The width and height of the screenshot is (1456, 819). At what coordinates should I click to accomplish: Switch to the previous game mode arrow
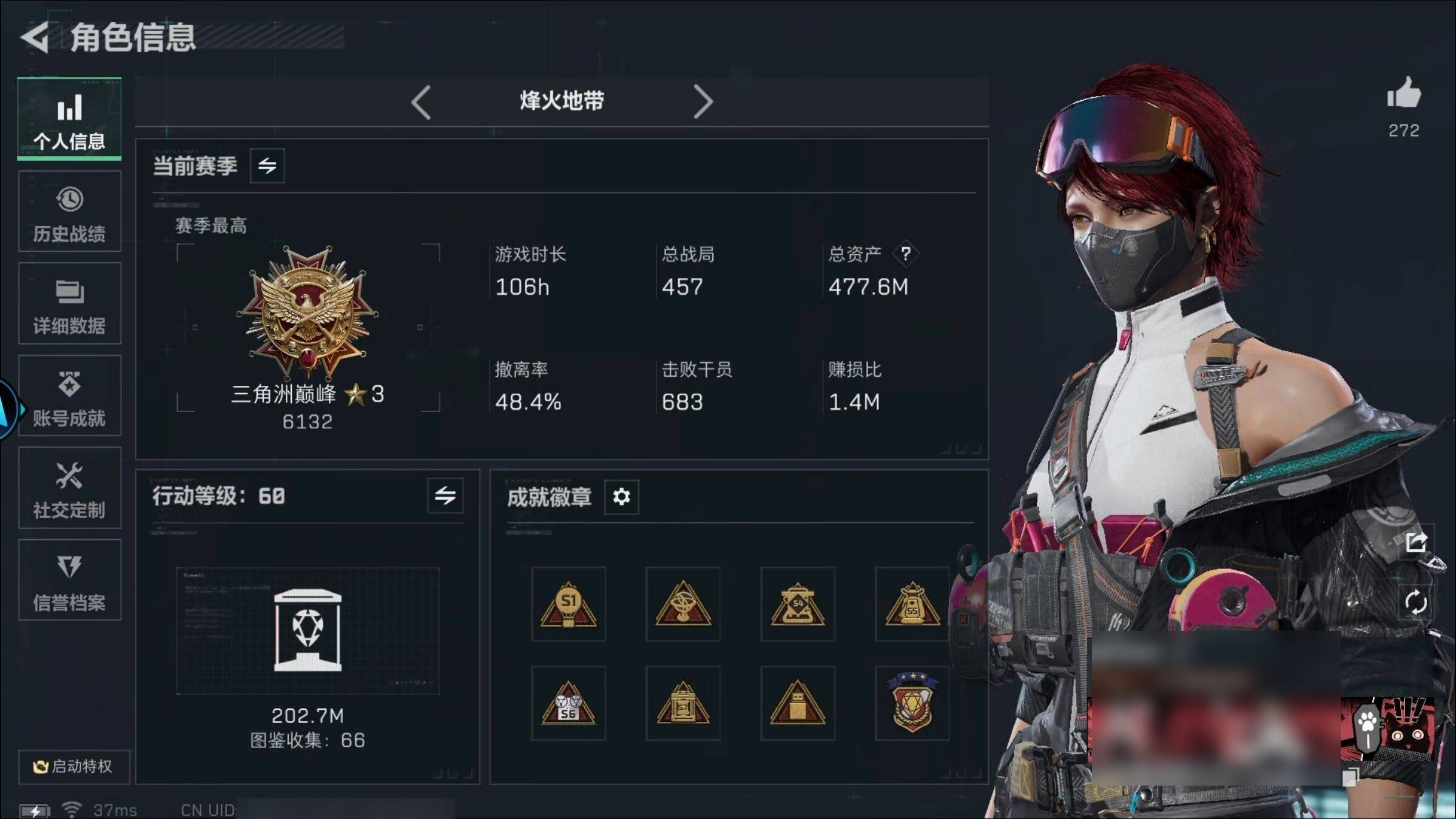coord(421,102)
